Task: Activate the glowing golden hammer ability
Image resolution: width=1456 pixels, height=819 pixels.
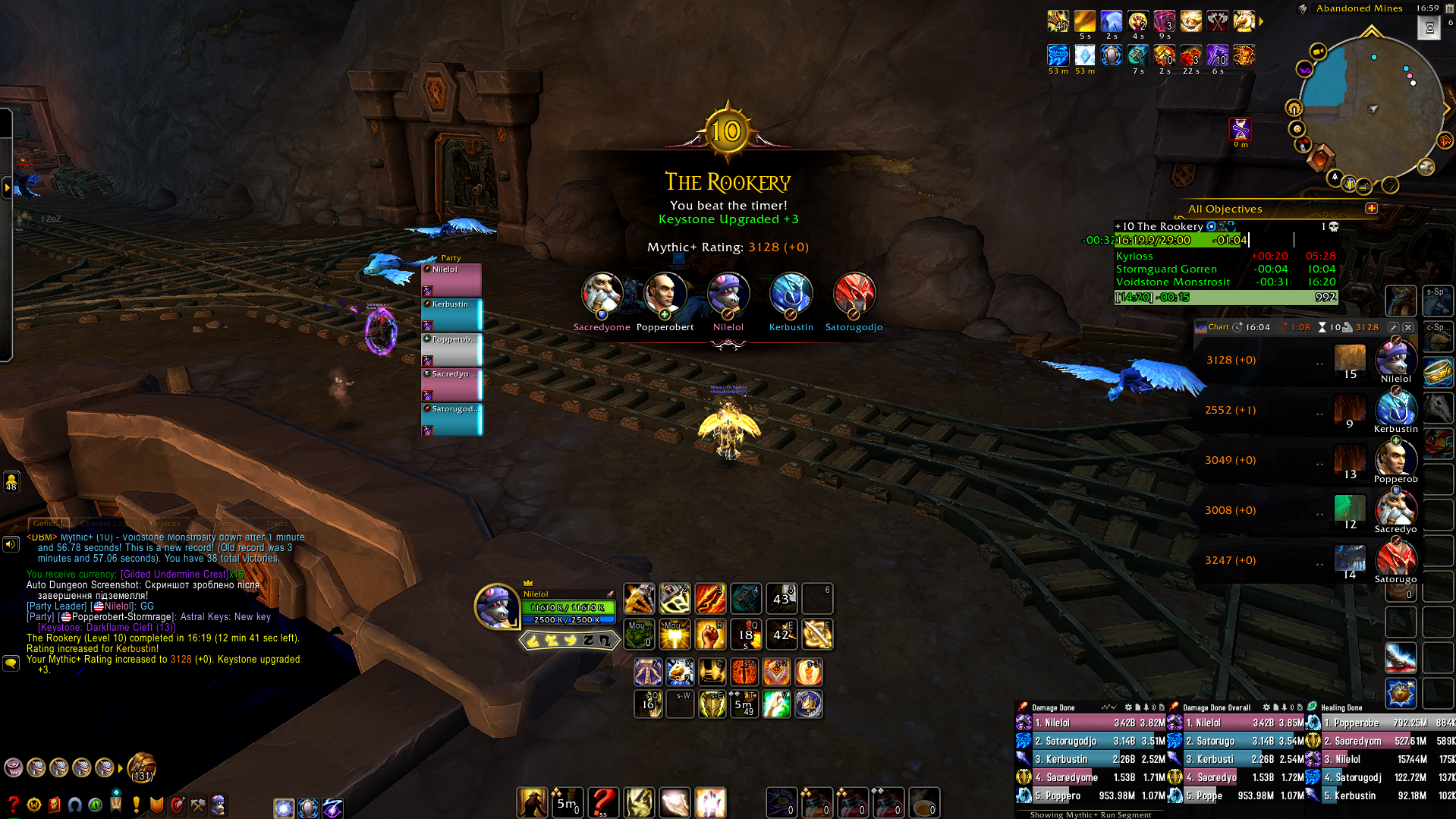Action: (675, 635)
